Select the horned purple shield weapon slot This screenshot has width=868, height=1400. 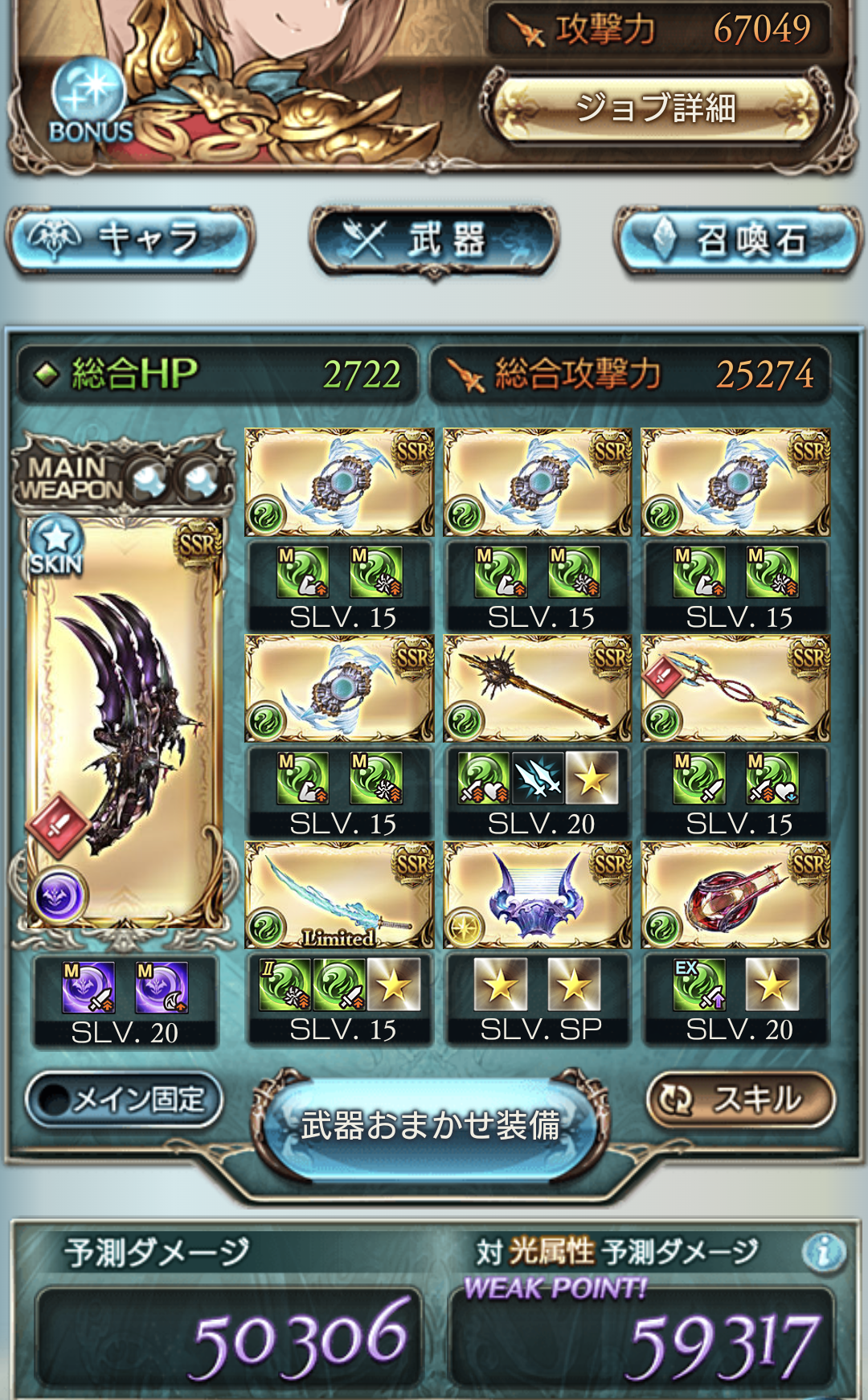[x=537, y=895]
